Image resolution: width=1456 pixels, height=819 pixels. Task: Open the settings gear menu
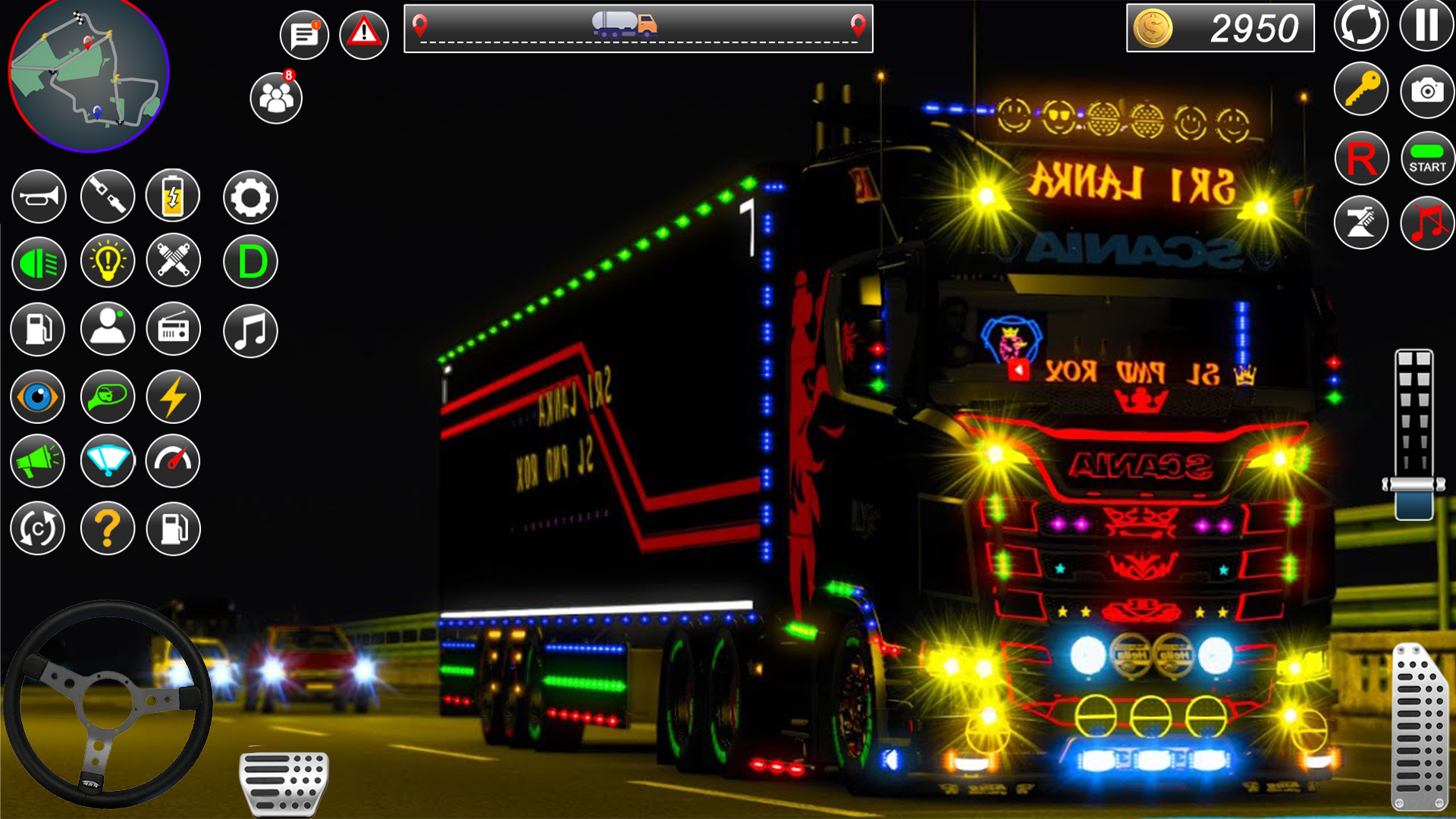click(251, 196)
